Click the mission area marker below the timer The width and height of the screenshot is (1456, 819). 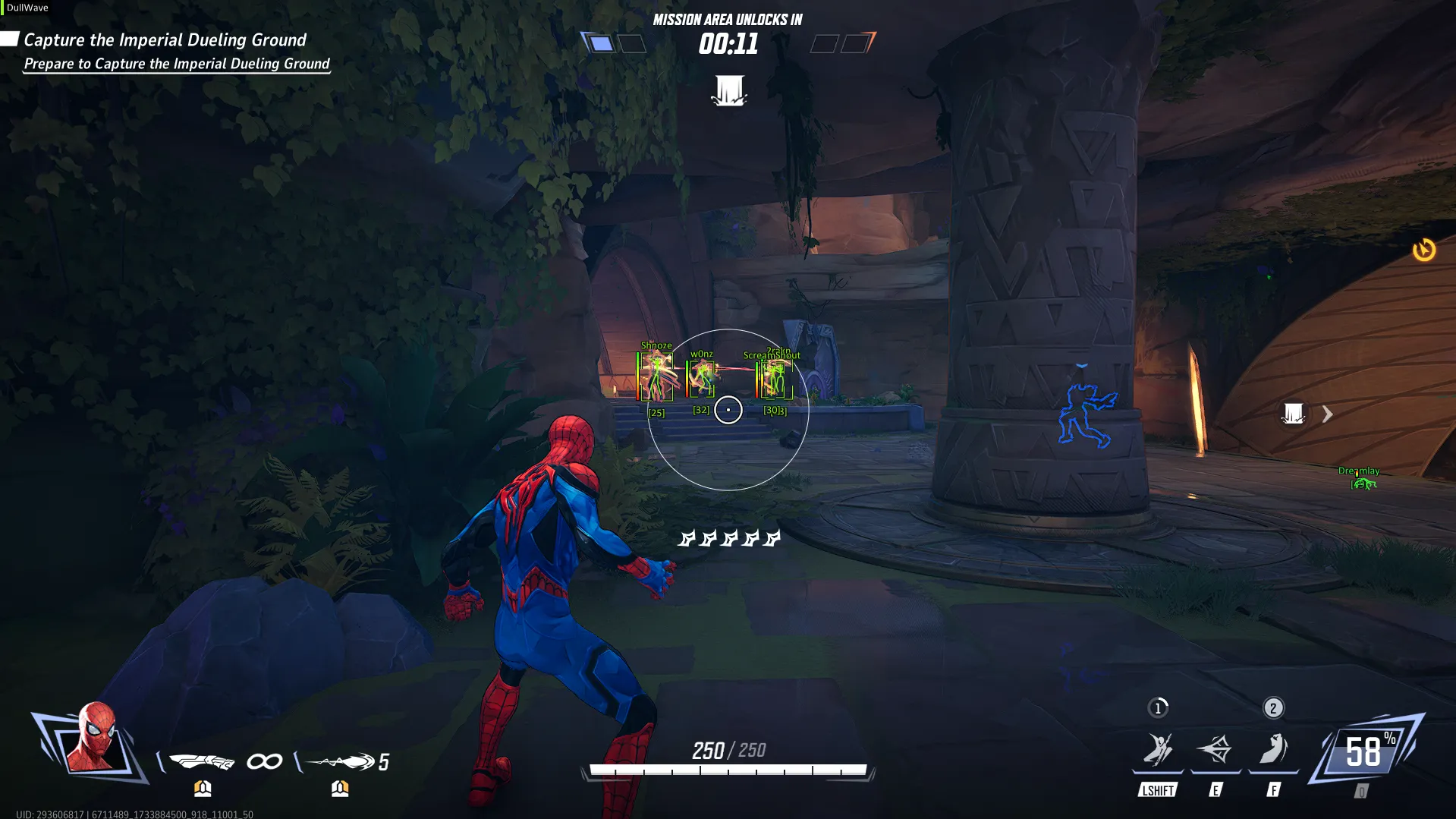(728, 90)
